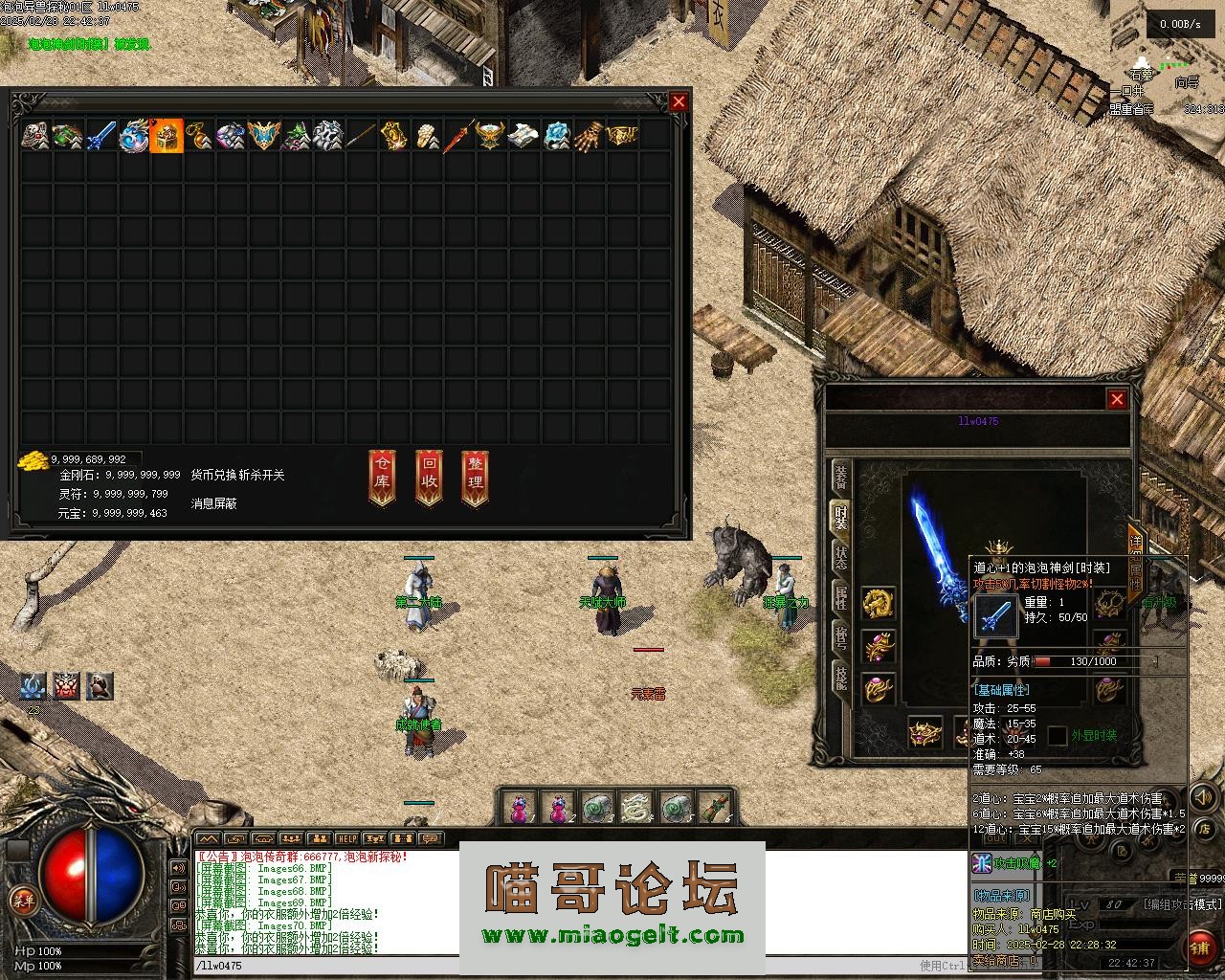Show the 技能 skills tab
Image resolution: width=1225 pixels, height=980 pixels.
[840, 677]
